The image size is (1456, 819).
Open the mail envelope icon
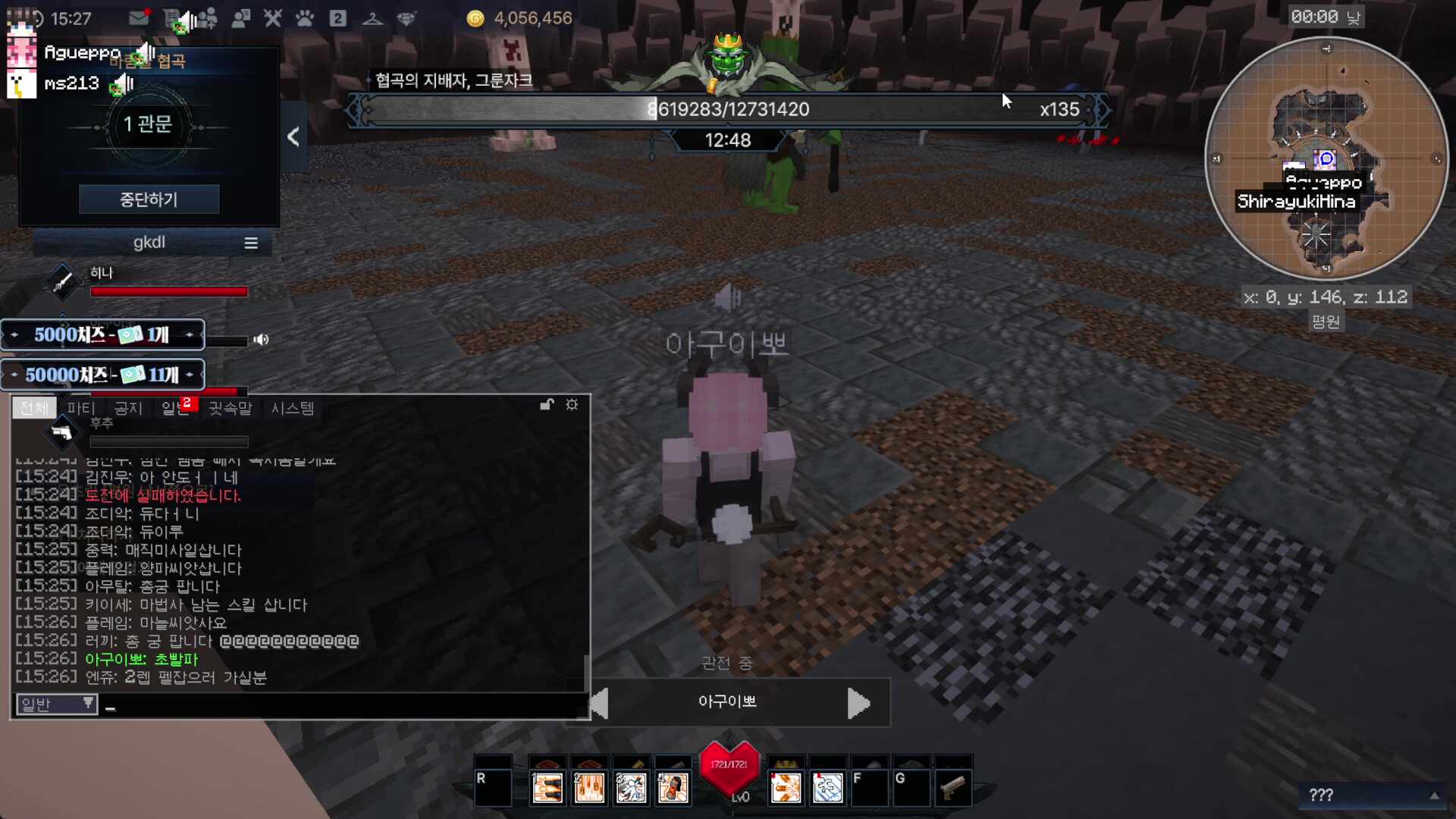138,18
